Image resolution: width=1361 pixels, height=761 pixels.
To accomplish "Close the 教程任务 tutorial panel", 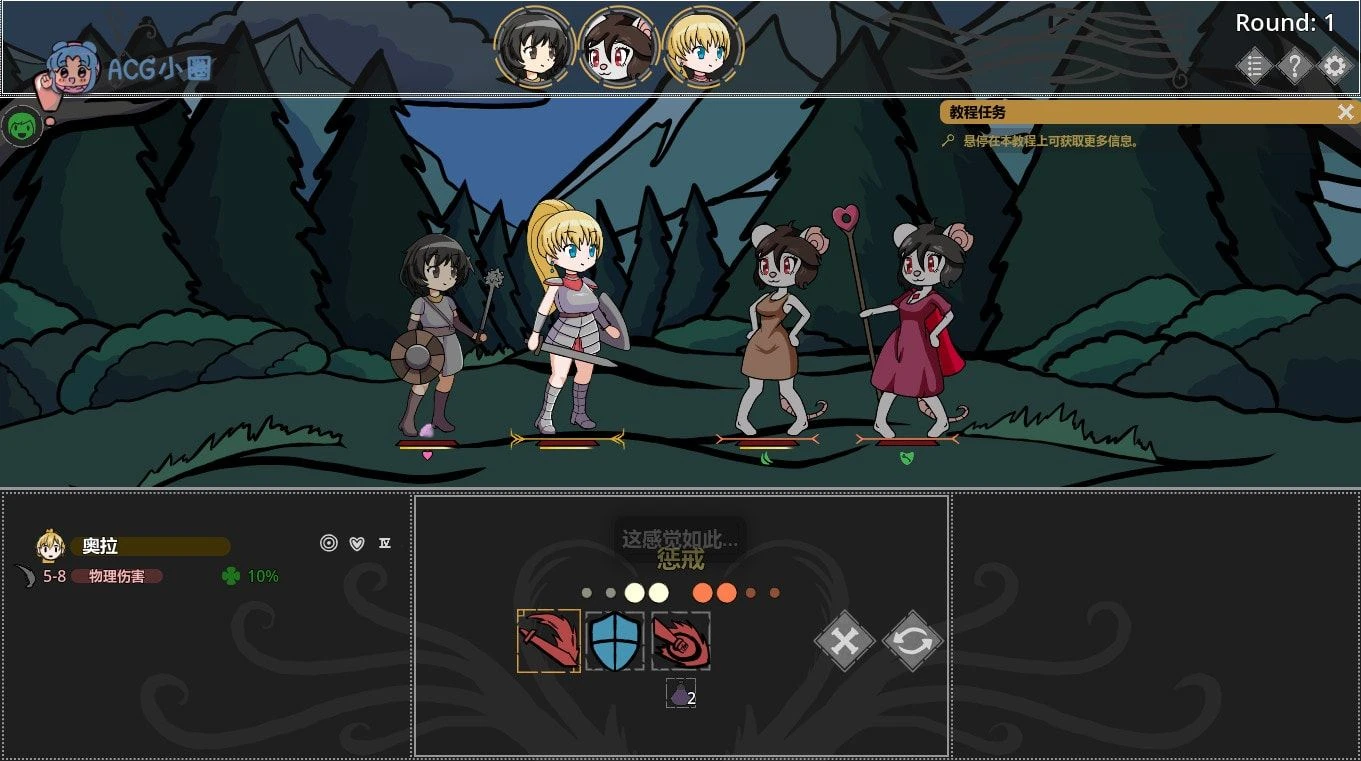I will pyautogui.click(x=1346, y=112).
